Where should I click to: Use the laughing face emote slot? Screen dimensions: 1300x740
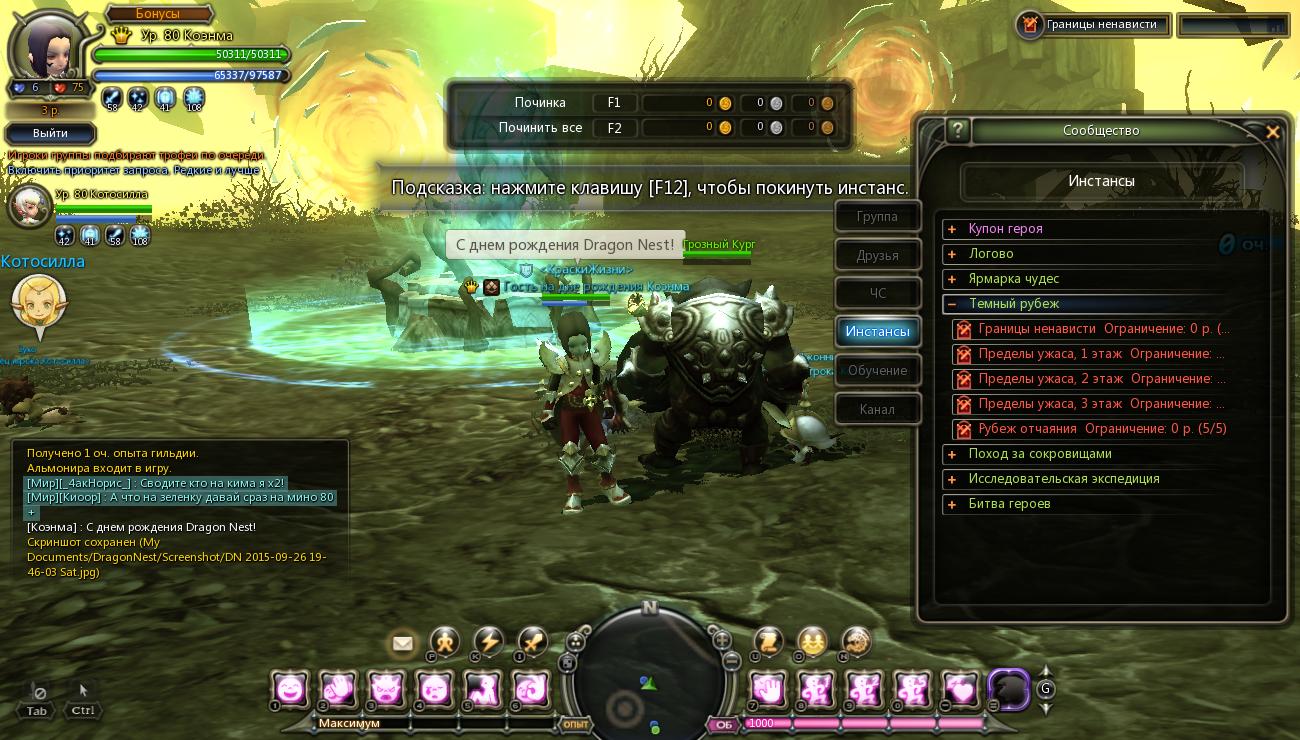click(x=289, y=688)
